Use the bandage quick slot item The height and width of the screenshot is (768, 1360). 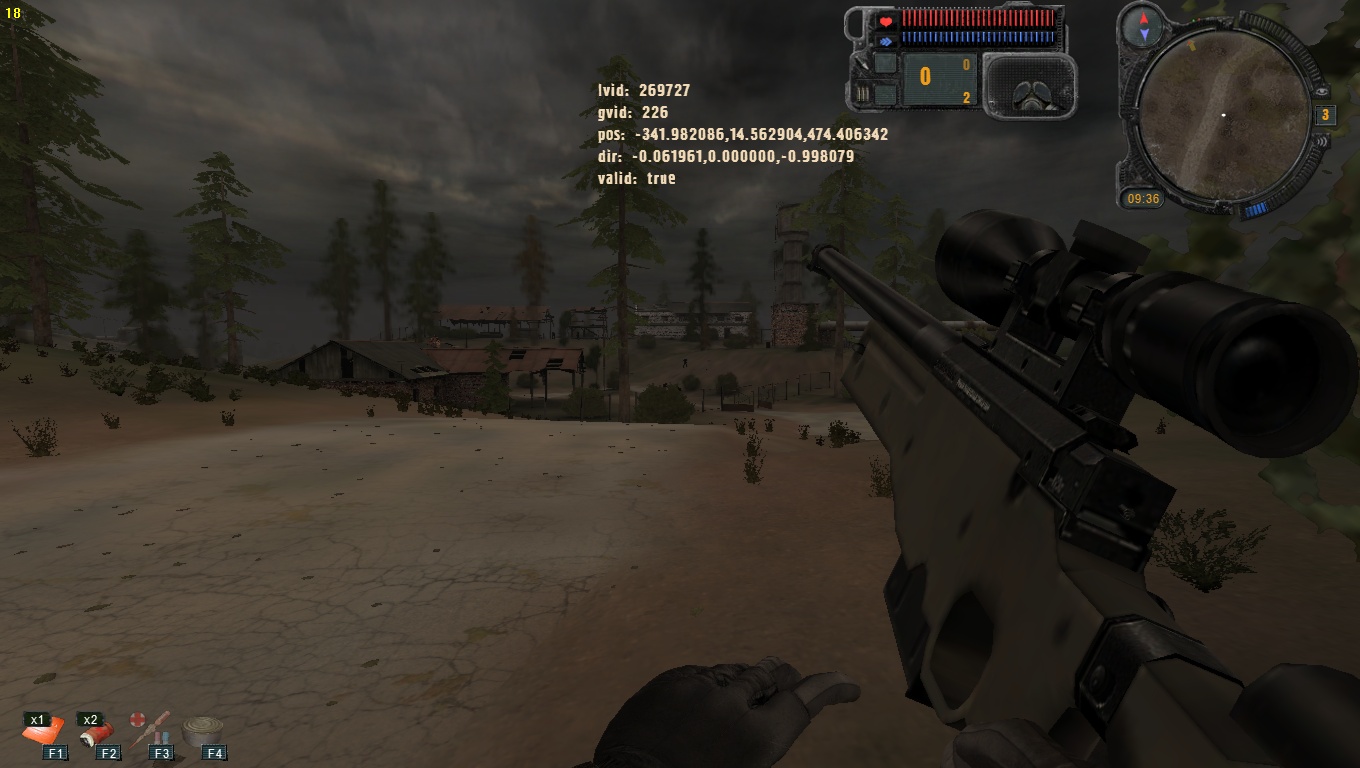(x=96, y=733)
